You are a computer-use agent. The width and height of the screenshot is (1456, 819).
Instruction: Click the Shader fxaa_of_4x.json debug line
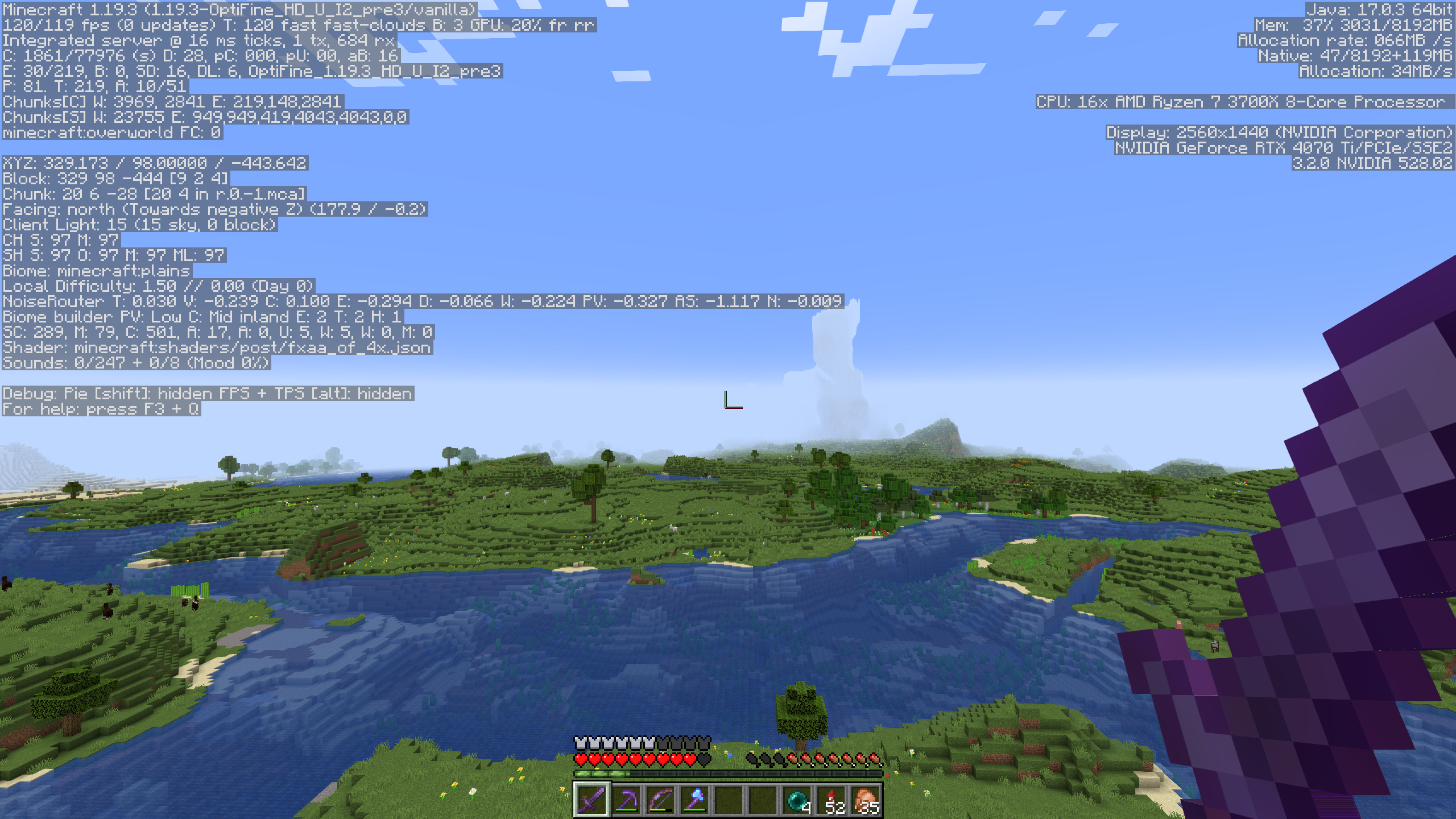point(216,348)
